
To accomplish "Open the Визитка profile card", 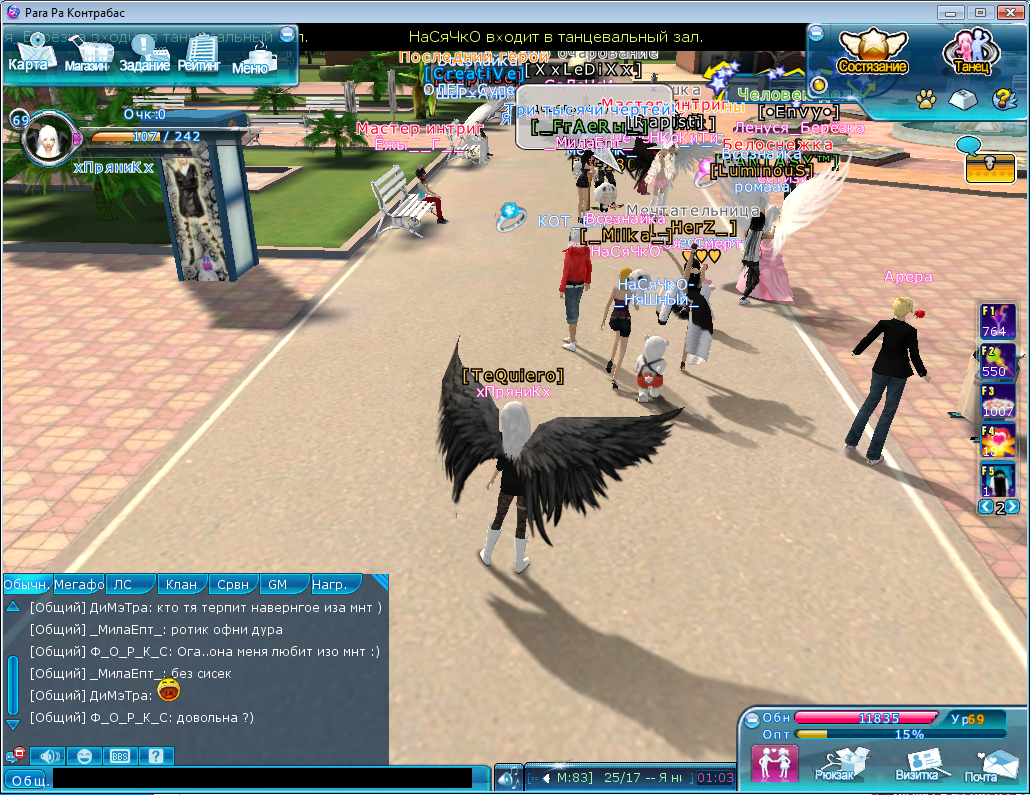I will point(915,765).
